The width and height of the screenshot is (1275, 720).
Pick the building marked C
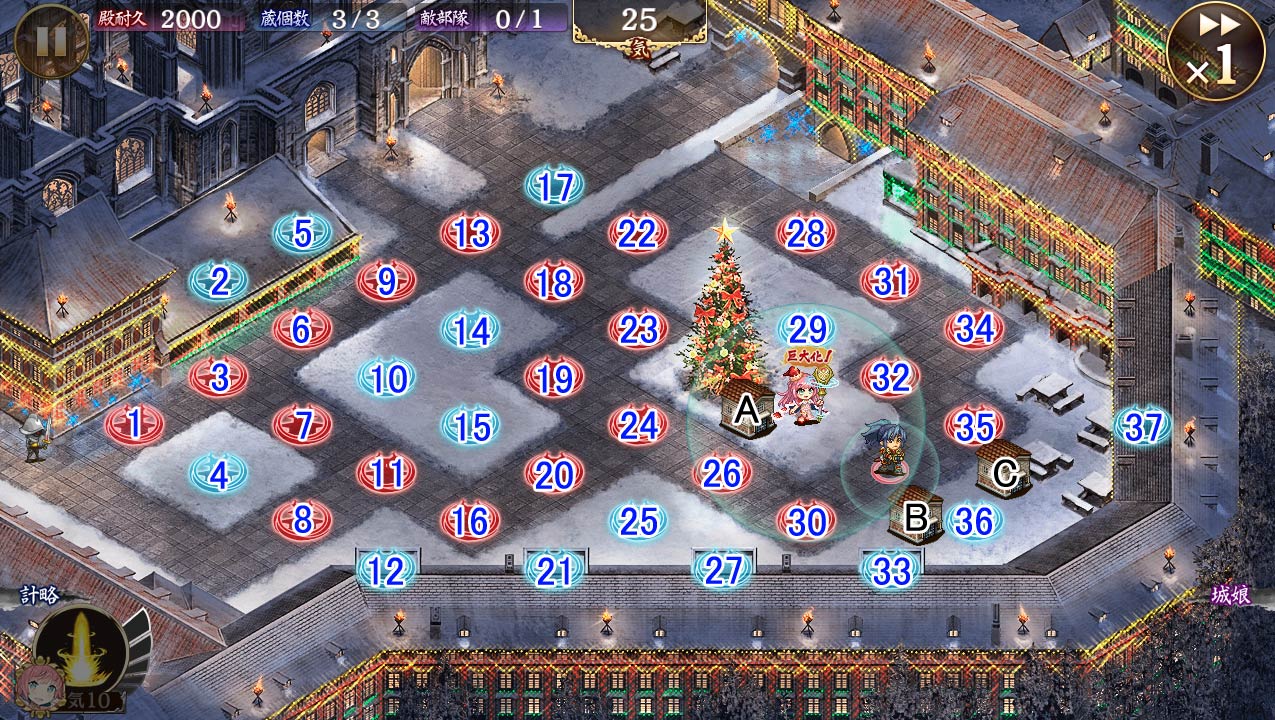[x=1004, y=470]
